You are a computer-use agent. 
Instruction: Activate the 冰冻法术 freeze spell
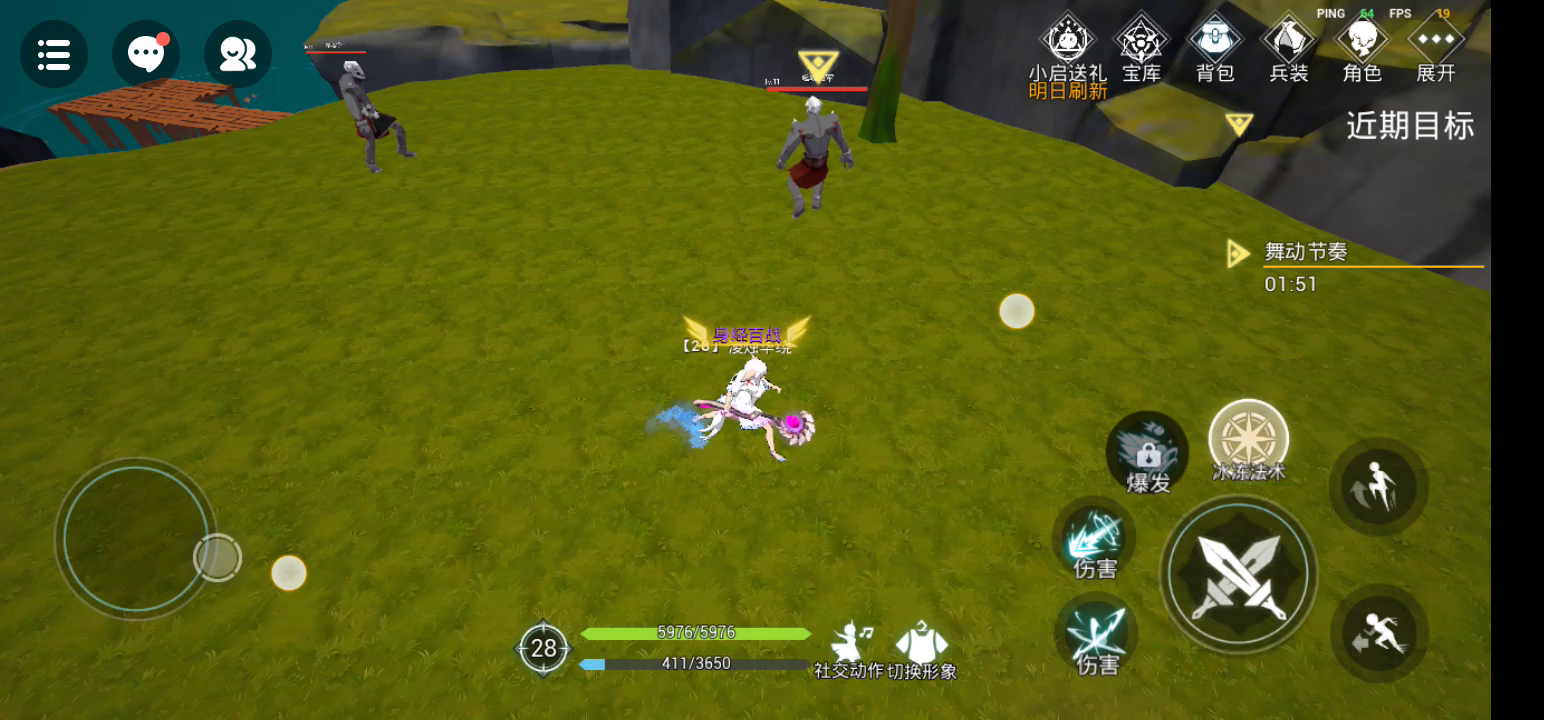click(1248, 441)
